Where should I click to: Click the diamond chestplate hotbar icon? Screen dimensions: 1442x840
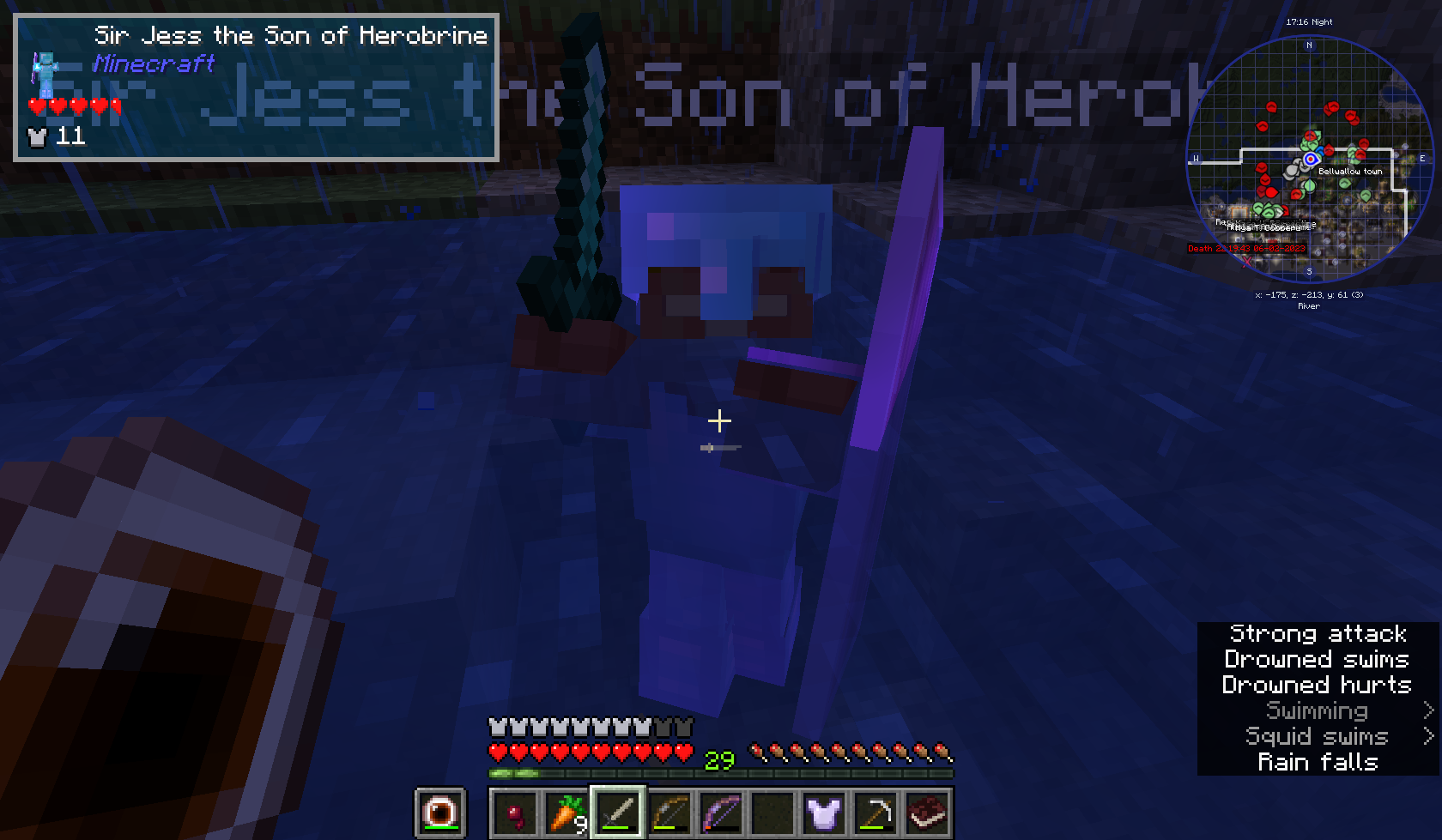click(826, 813)
